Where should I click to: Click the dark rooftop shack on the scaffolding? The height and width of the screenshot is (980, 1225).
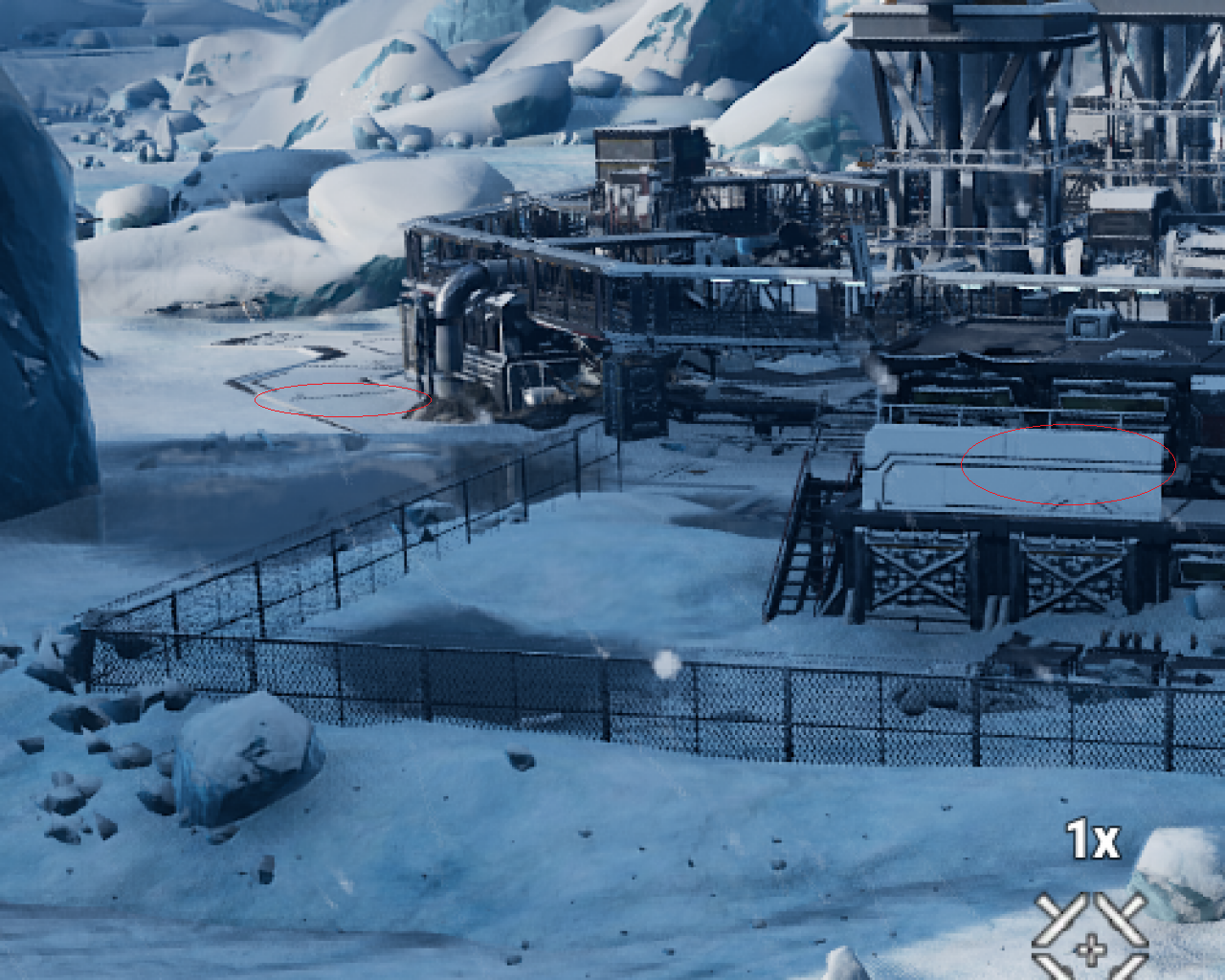click(632, 148)
